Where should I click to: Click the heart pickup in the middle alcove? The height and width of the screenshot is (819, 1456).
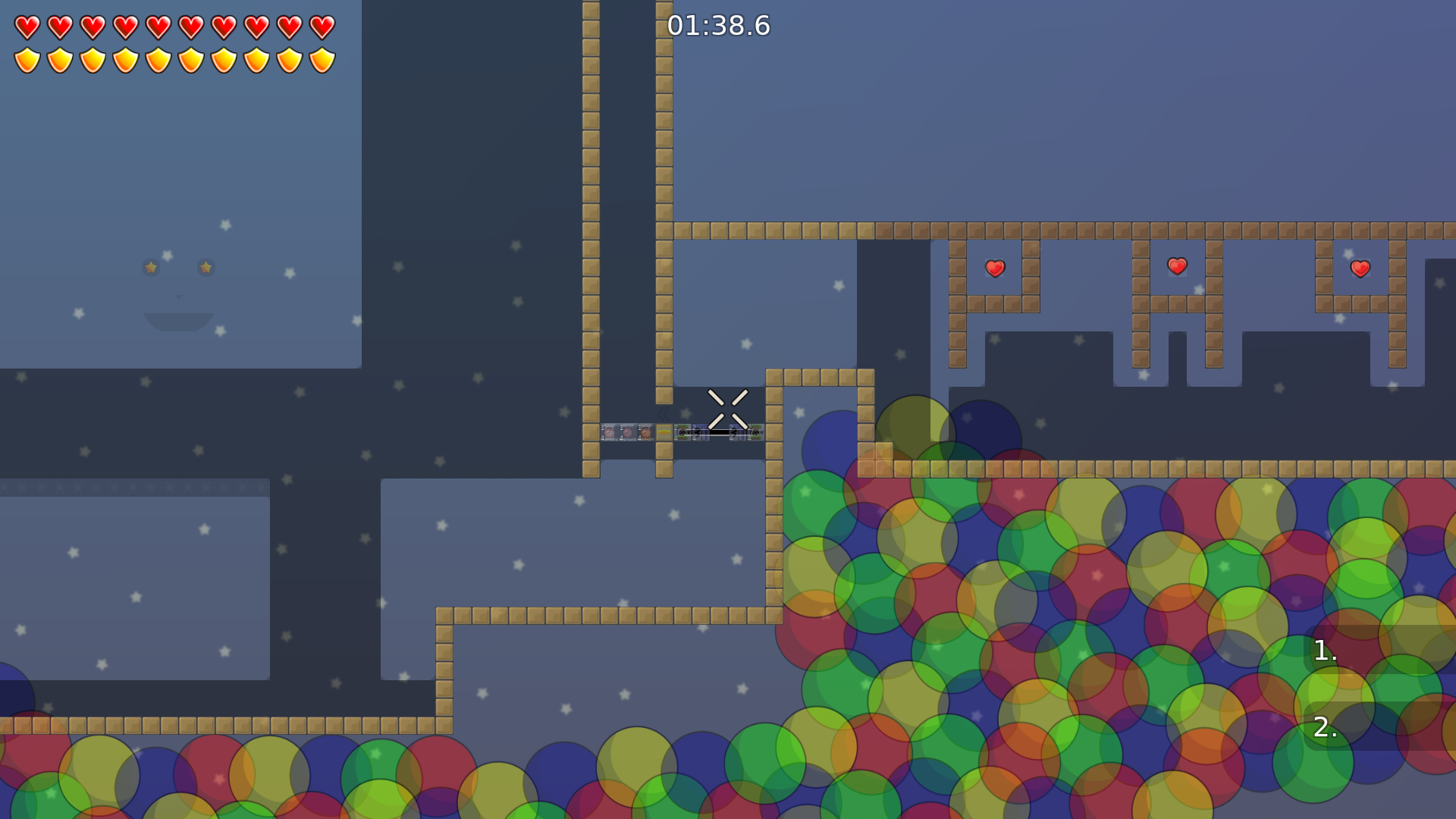pyautogui.click(x=1176, y=267)
